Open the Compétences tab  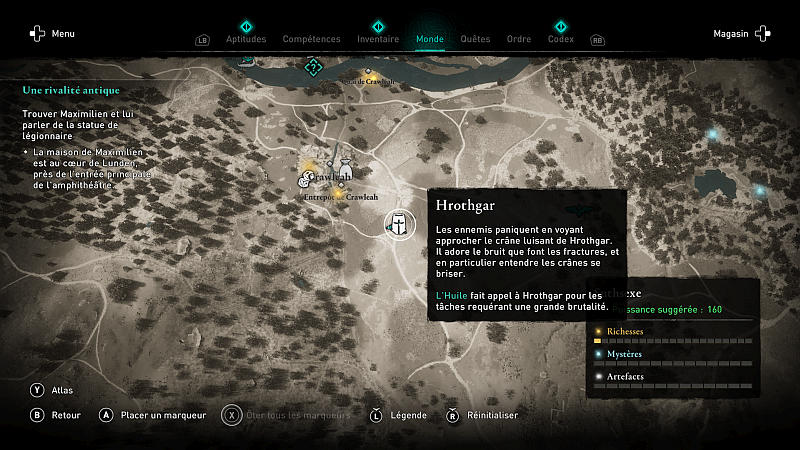(312, 39)
